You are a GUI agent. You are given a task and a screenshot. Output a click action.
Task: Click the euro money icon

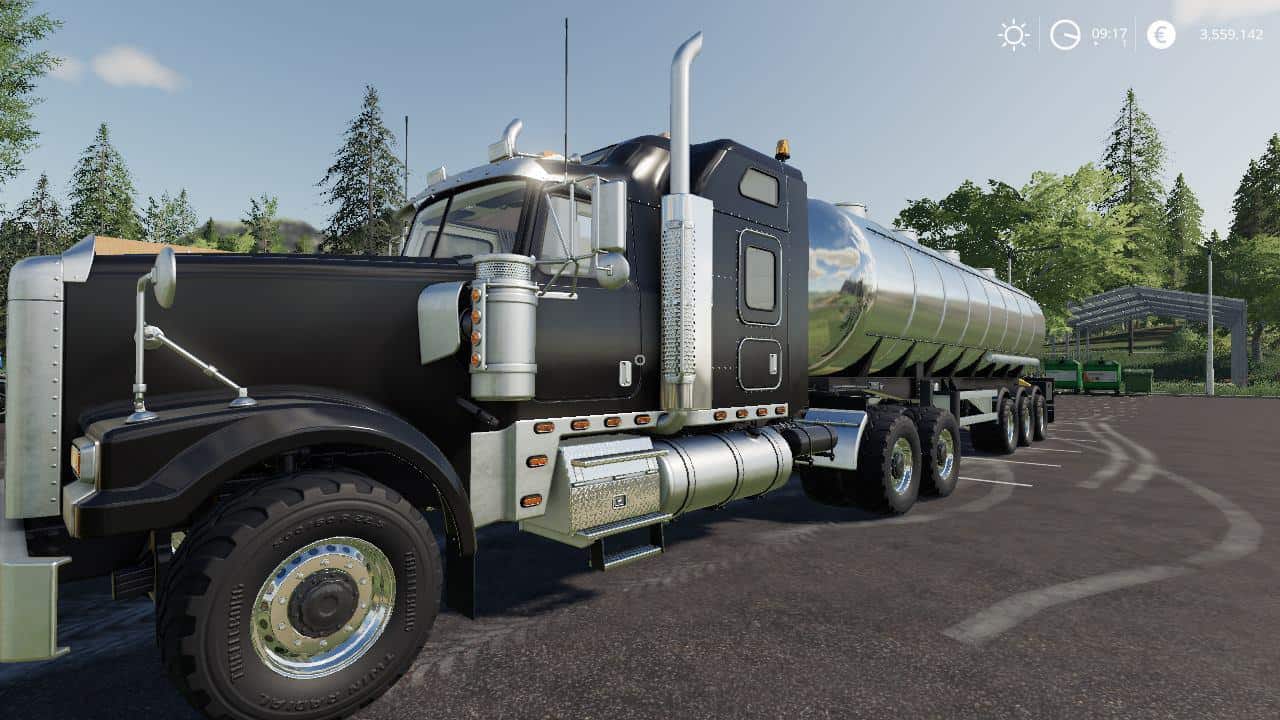coord(1161,35)
